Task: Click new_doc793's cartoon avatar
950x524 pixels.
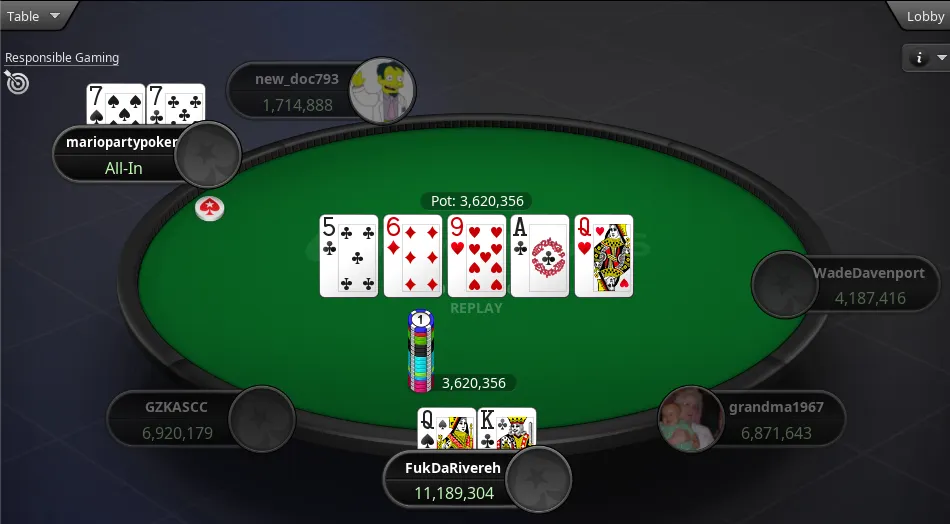Action: [381, 89]
